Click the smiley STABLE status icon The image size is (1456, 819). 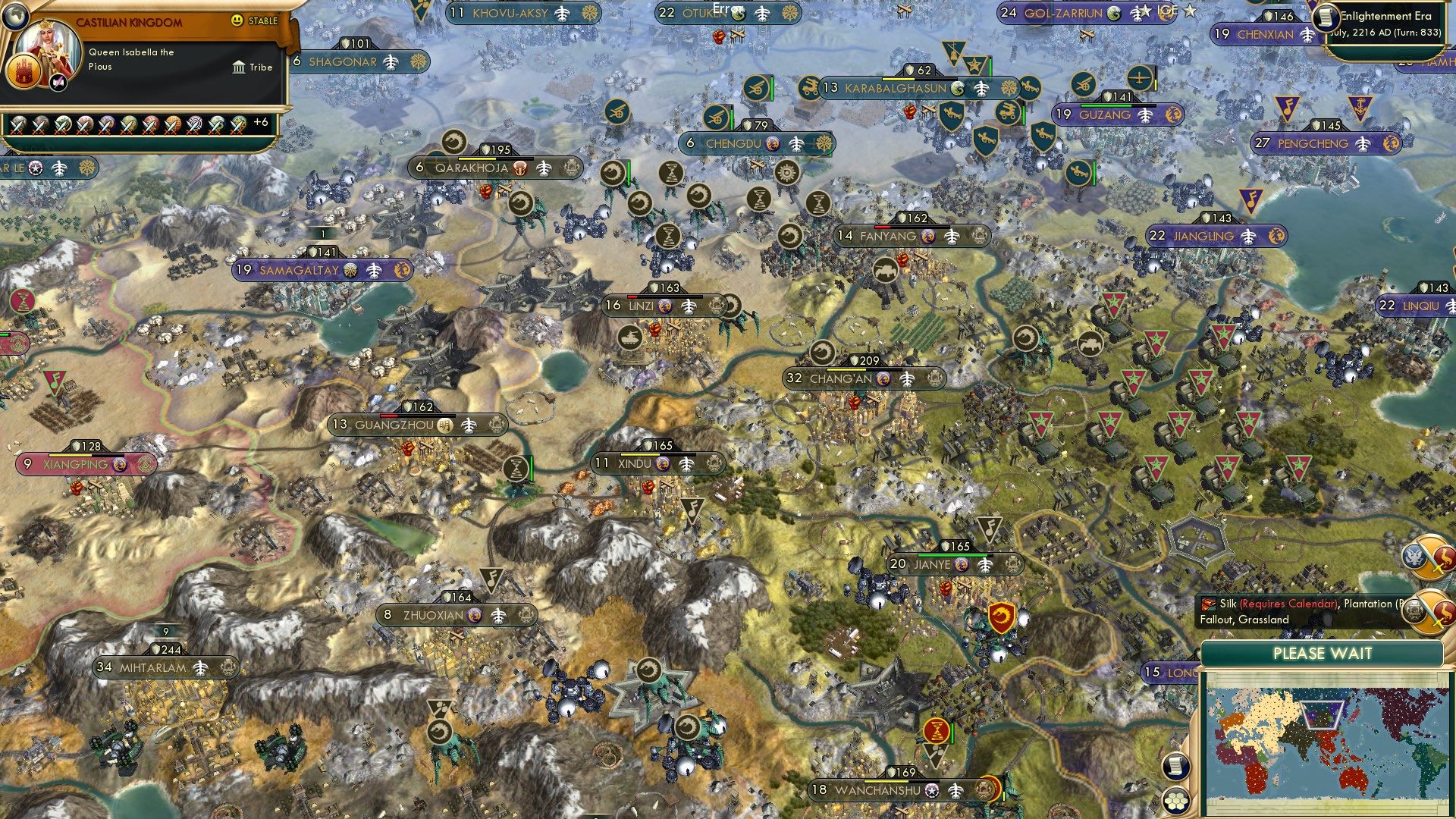click(x=239, y=22)
